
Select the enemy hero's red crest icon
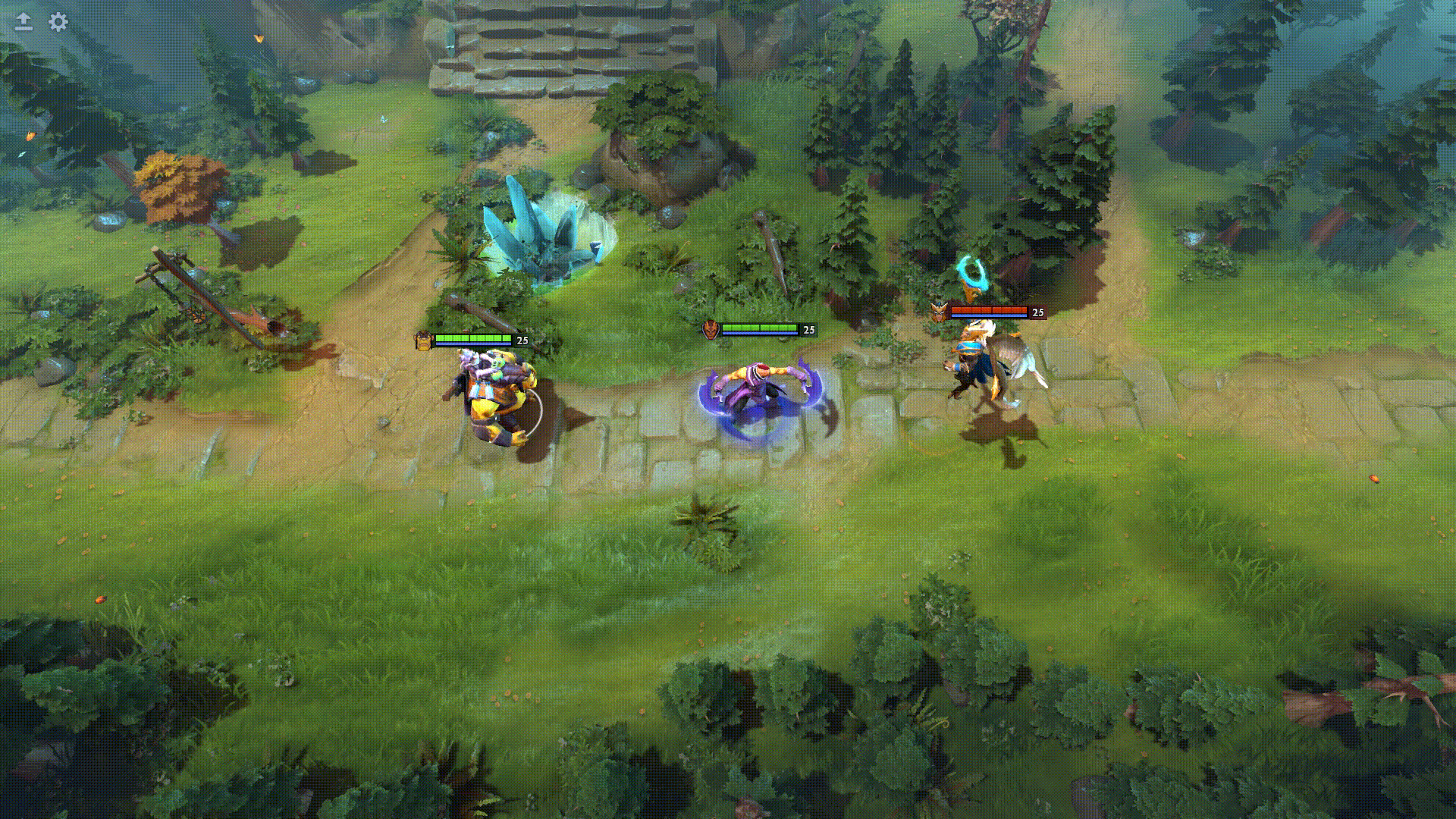tap(939, 312)
